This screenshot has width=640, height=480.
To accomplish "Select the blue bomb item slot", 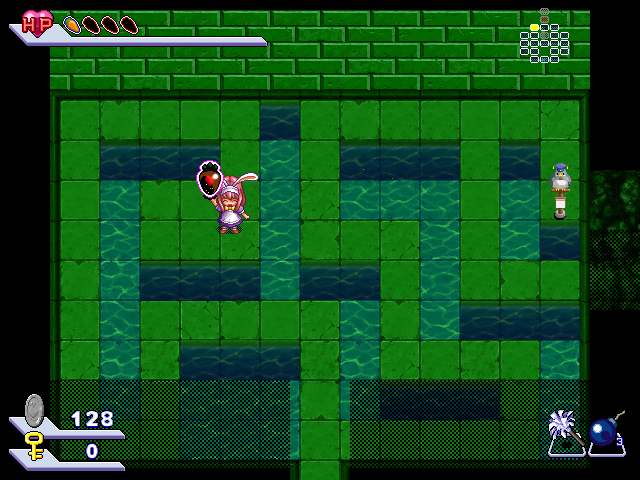I will click(x=606, y=432).
